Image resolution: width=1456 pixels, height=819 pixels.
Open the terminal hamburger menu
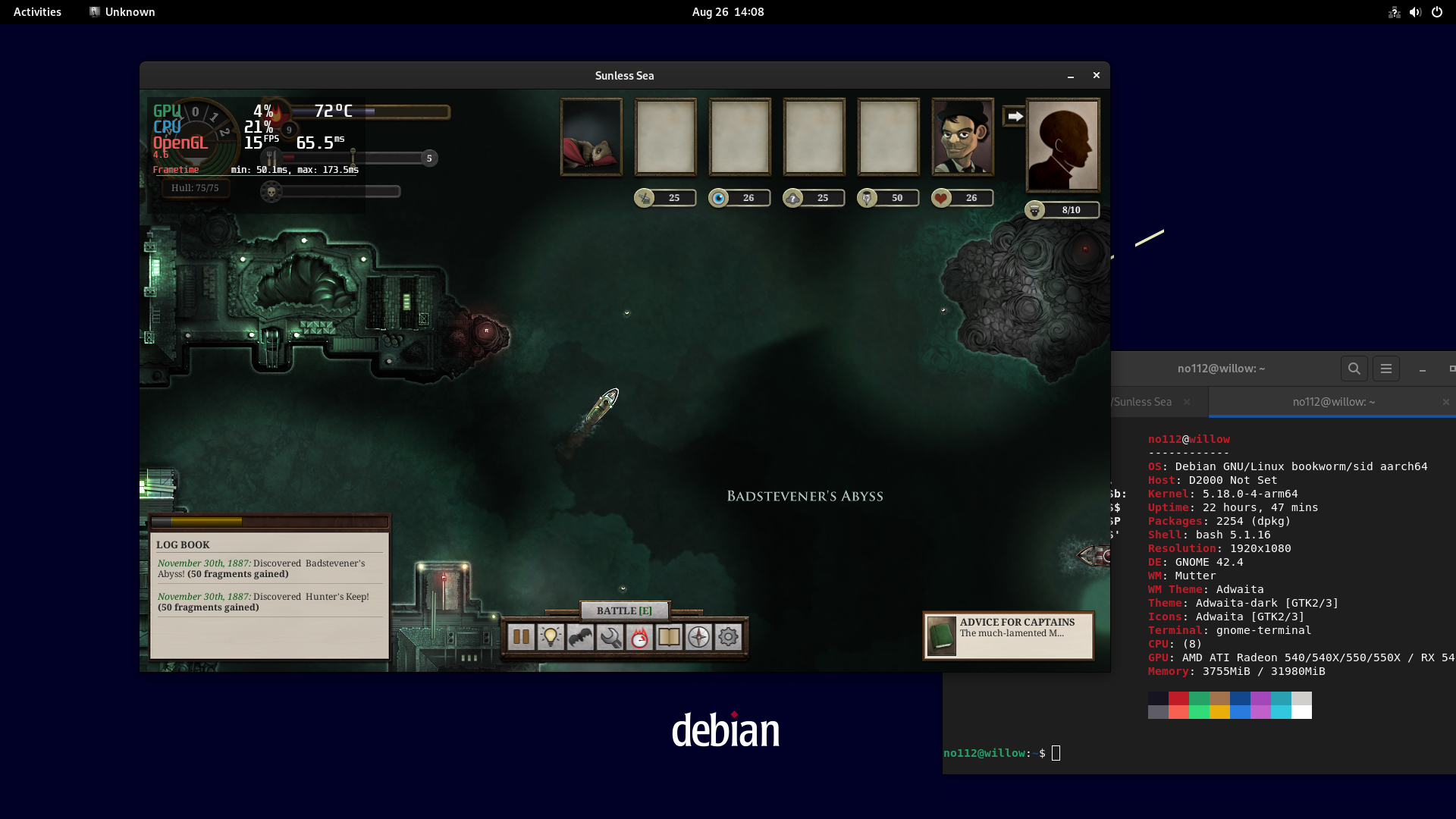click(x=1385, y=369)
